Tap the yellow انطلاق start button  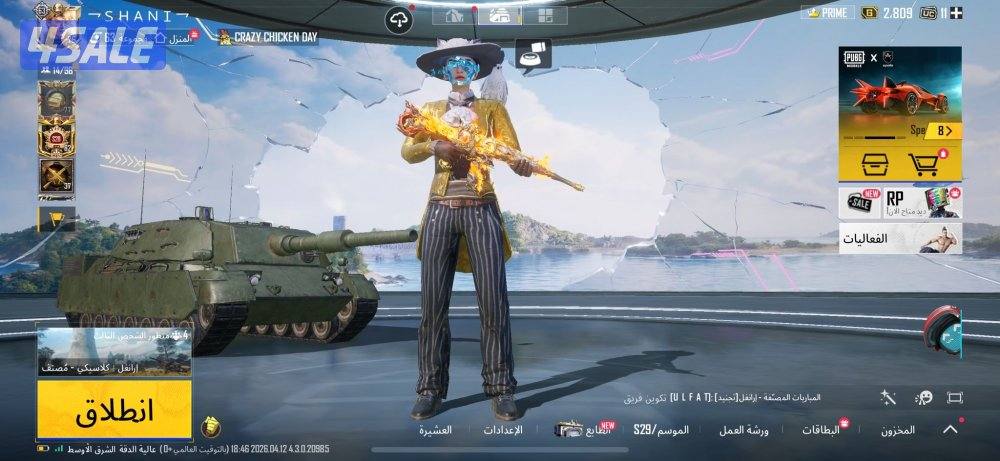point(114,411)
